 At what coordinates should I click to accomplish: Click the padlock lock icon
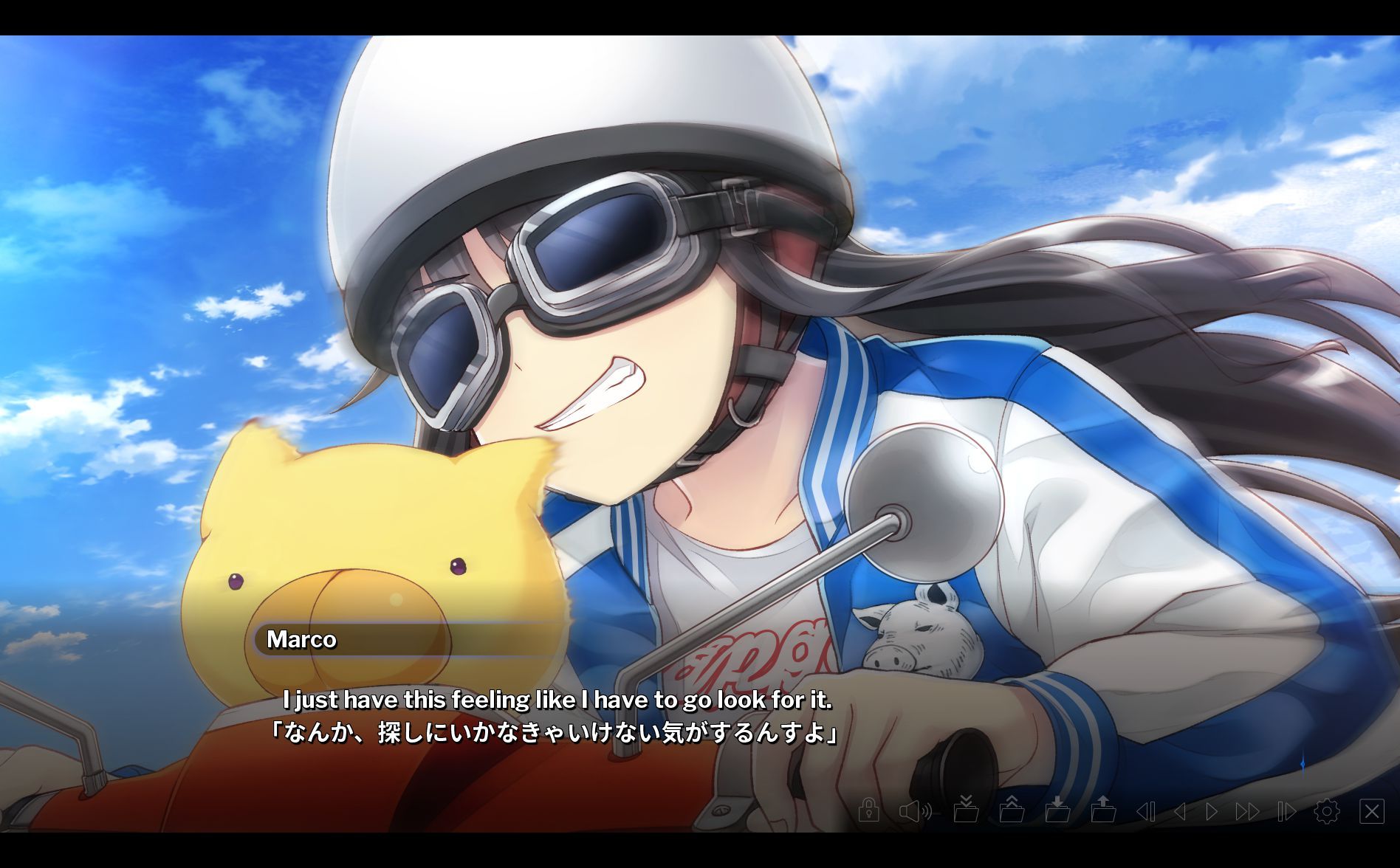[868, 810]
